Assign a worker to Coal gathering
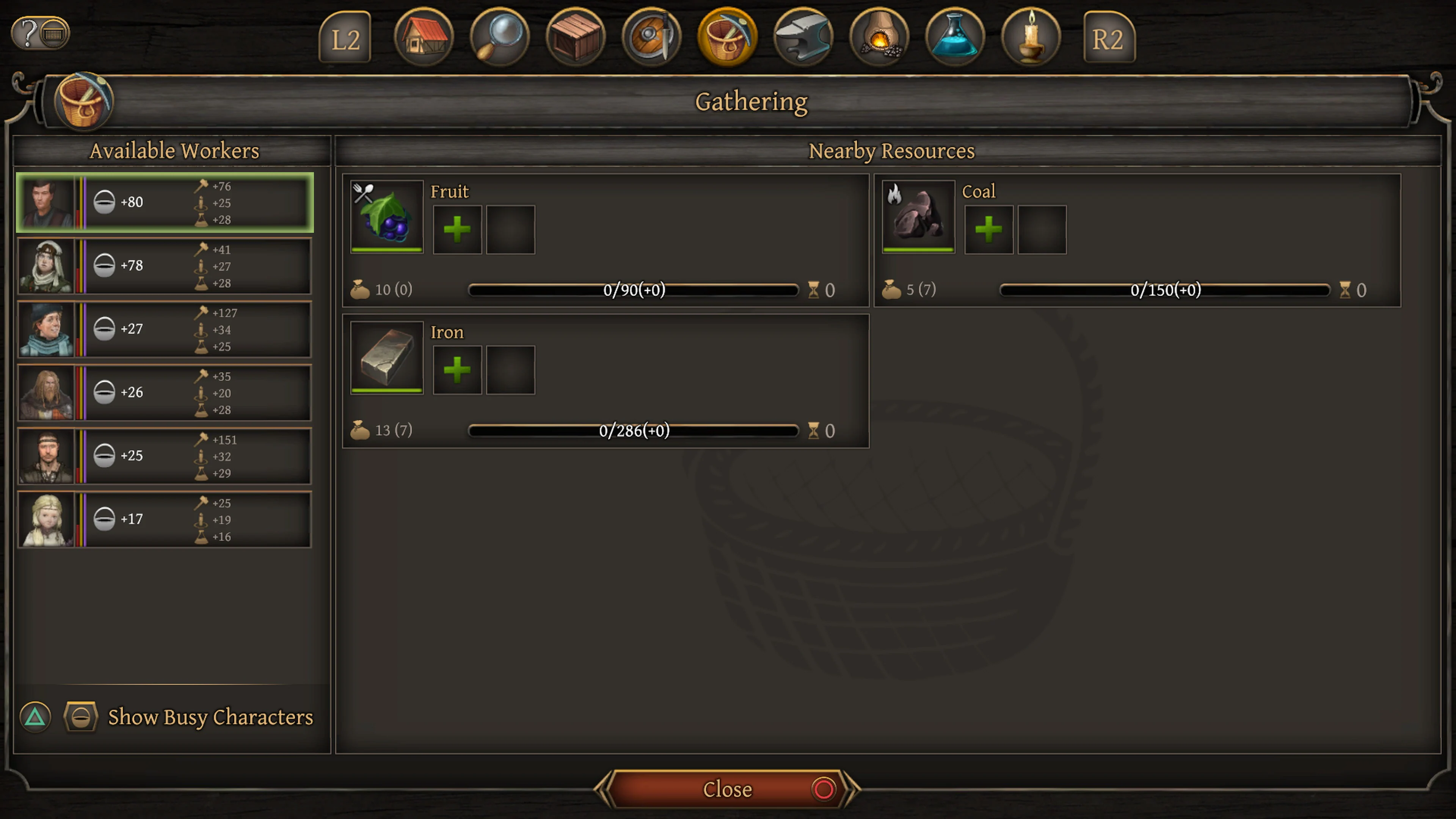 tap(988, 228)
